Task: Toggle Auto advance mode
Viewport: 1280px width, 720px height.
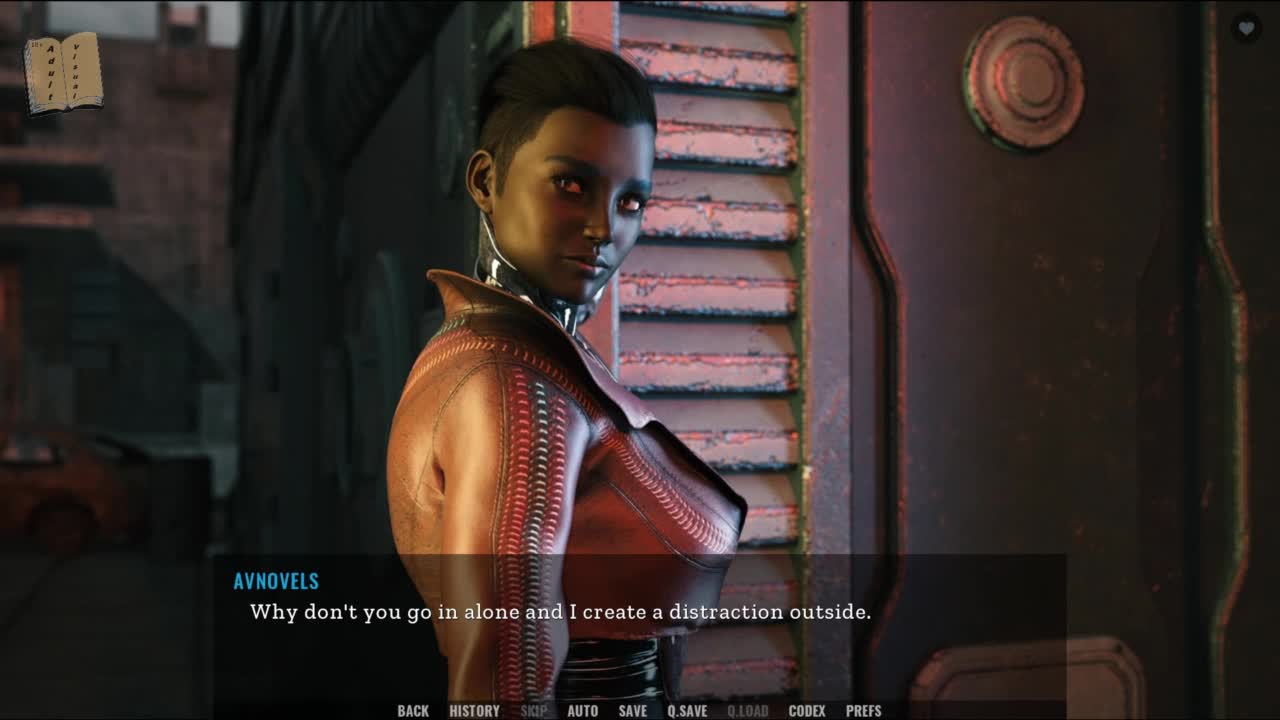Action: tap(583, 711)
